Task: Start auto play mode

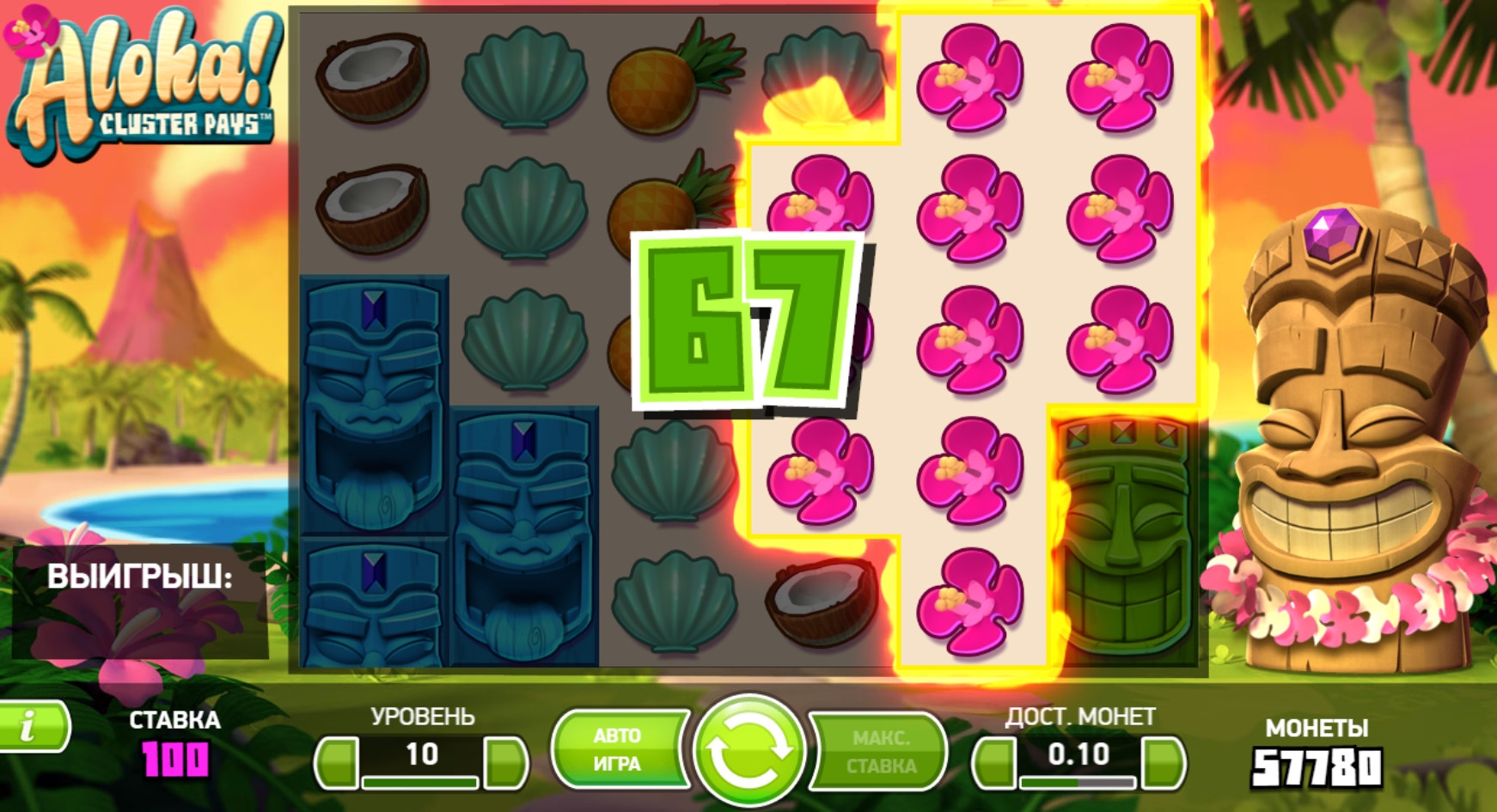Action: (x=617, y=749)
